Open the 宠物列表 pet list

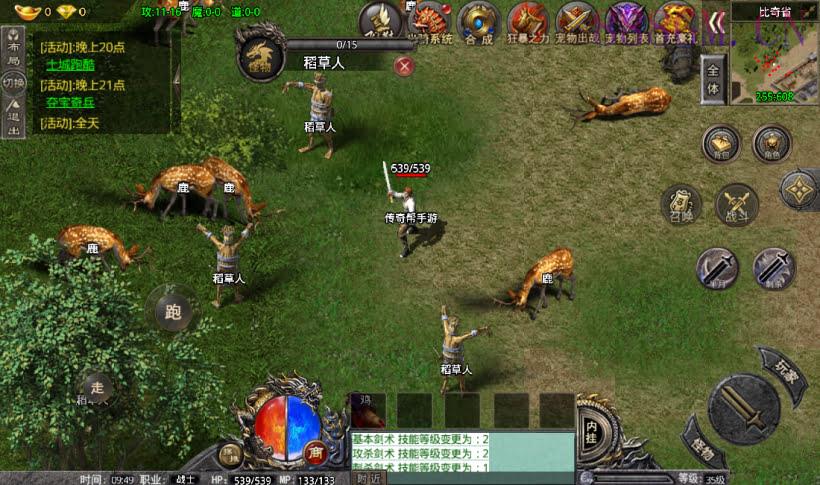(627, 22)
